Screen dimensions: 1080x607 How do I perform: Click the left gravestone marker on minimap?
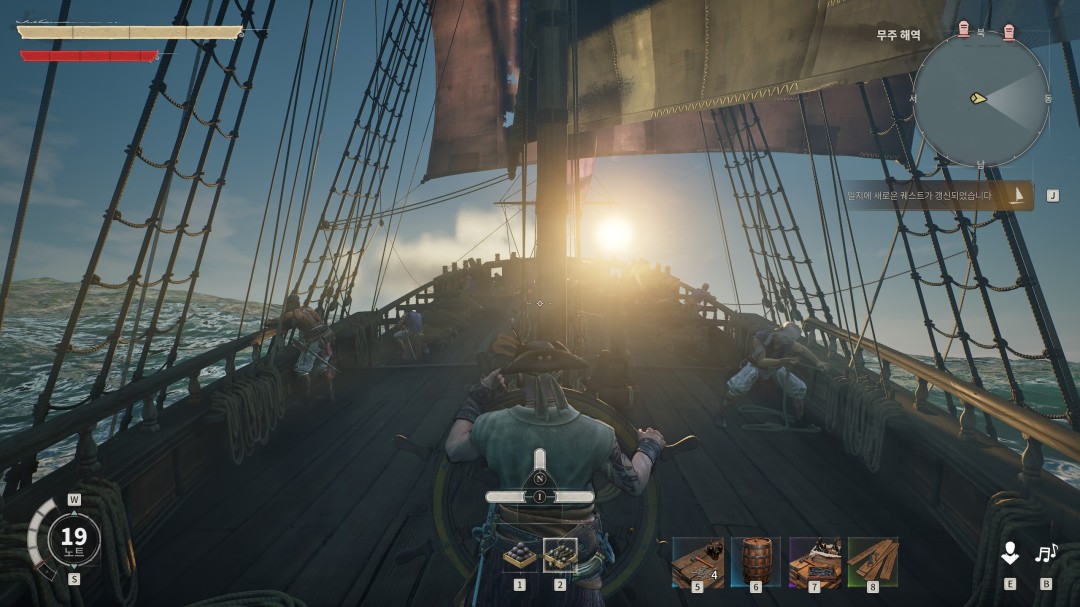pyautogui.click(x=963, y=30)
